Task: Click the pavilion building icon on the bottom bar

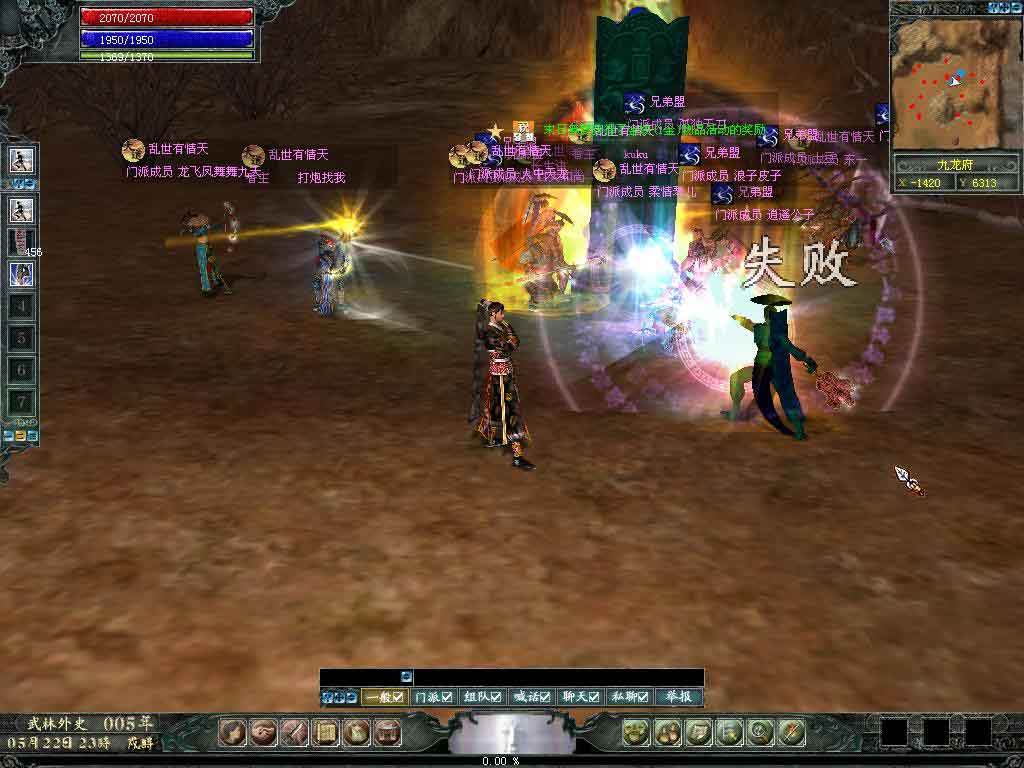Action: point(387,733)
